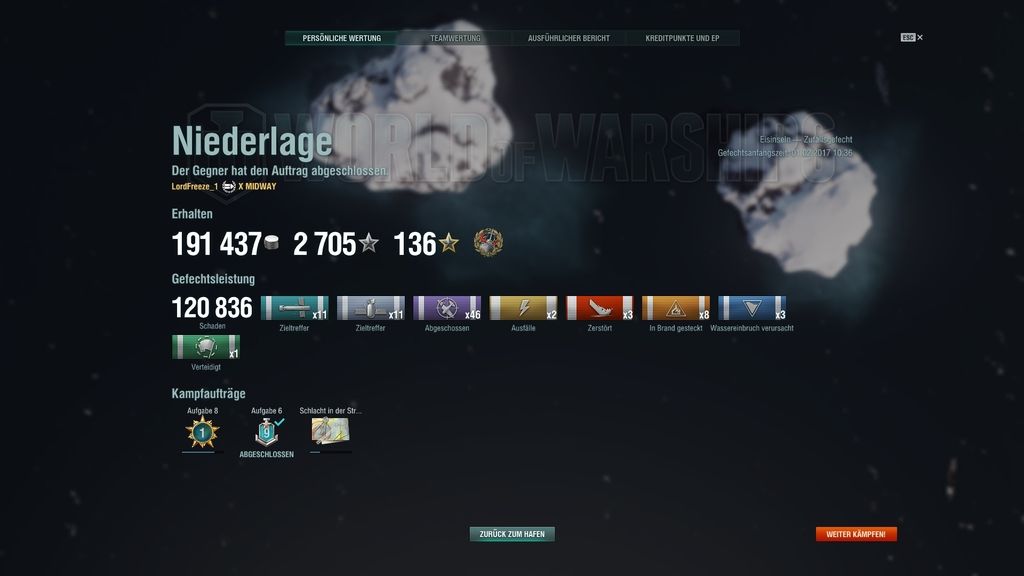Switch to the Persönliche Wertung tab

[x=341, y=38]
